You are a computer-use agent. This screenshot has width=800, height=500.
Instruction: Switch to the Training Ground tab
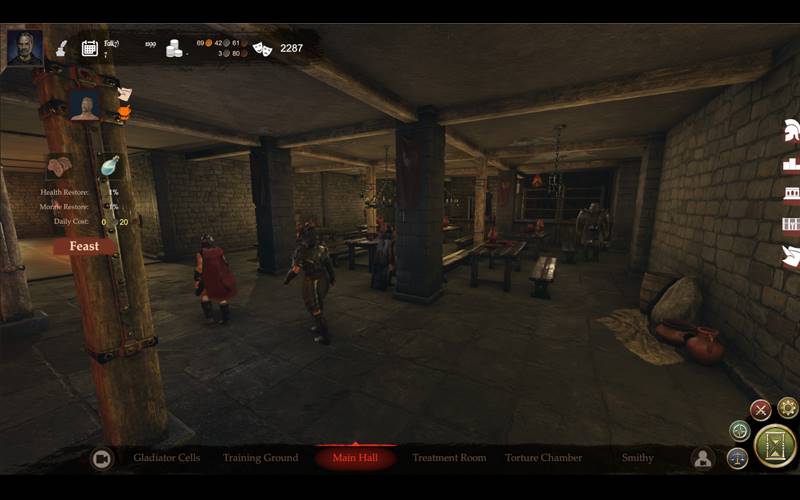coord(260,458)
